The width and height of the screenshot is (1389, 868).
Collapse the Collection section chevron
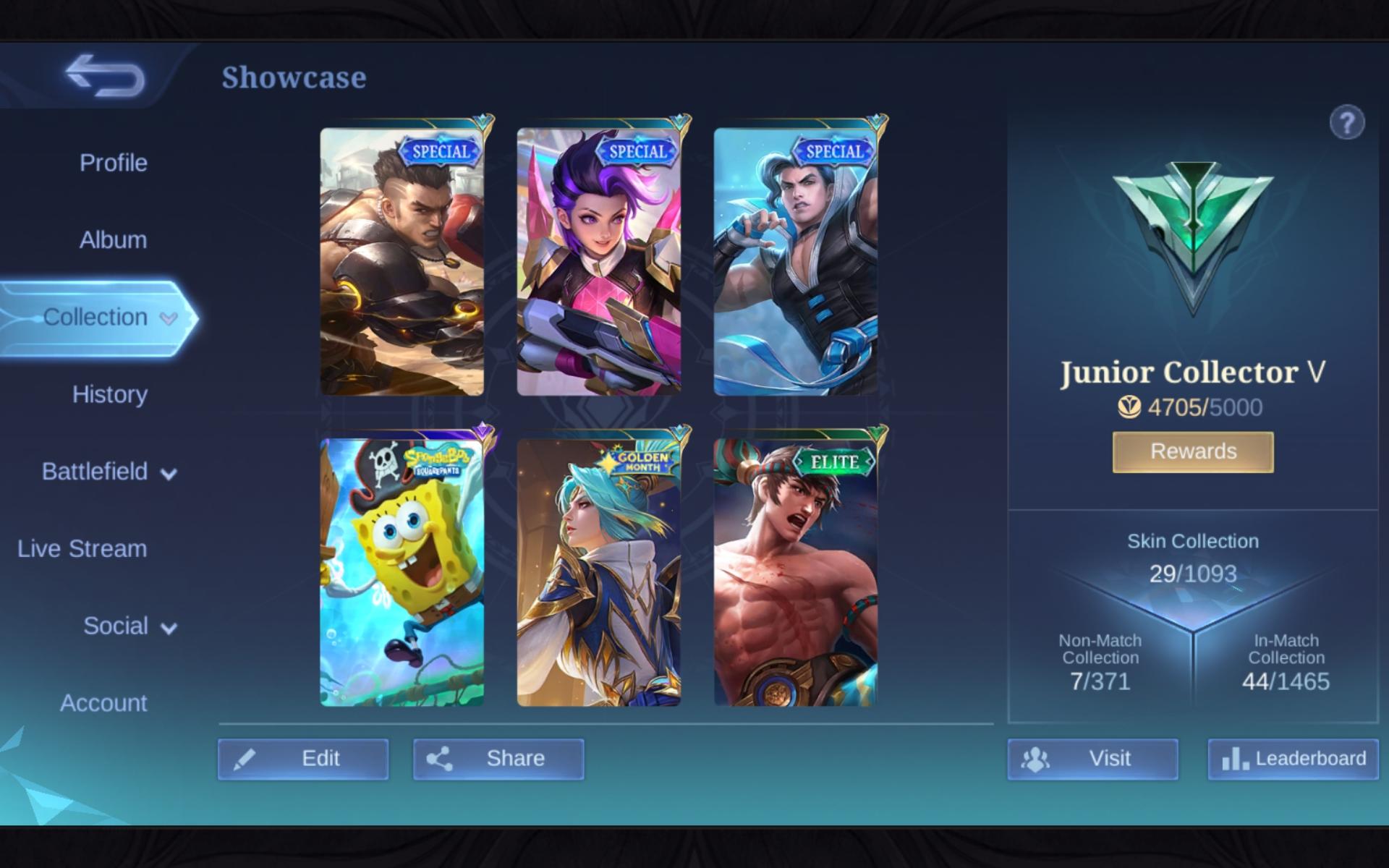[x=169, y=318]
